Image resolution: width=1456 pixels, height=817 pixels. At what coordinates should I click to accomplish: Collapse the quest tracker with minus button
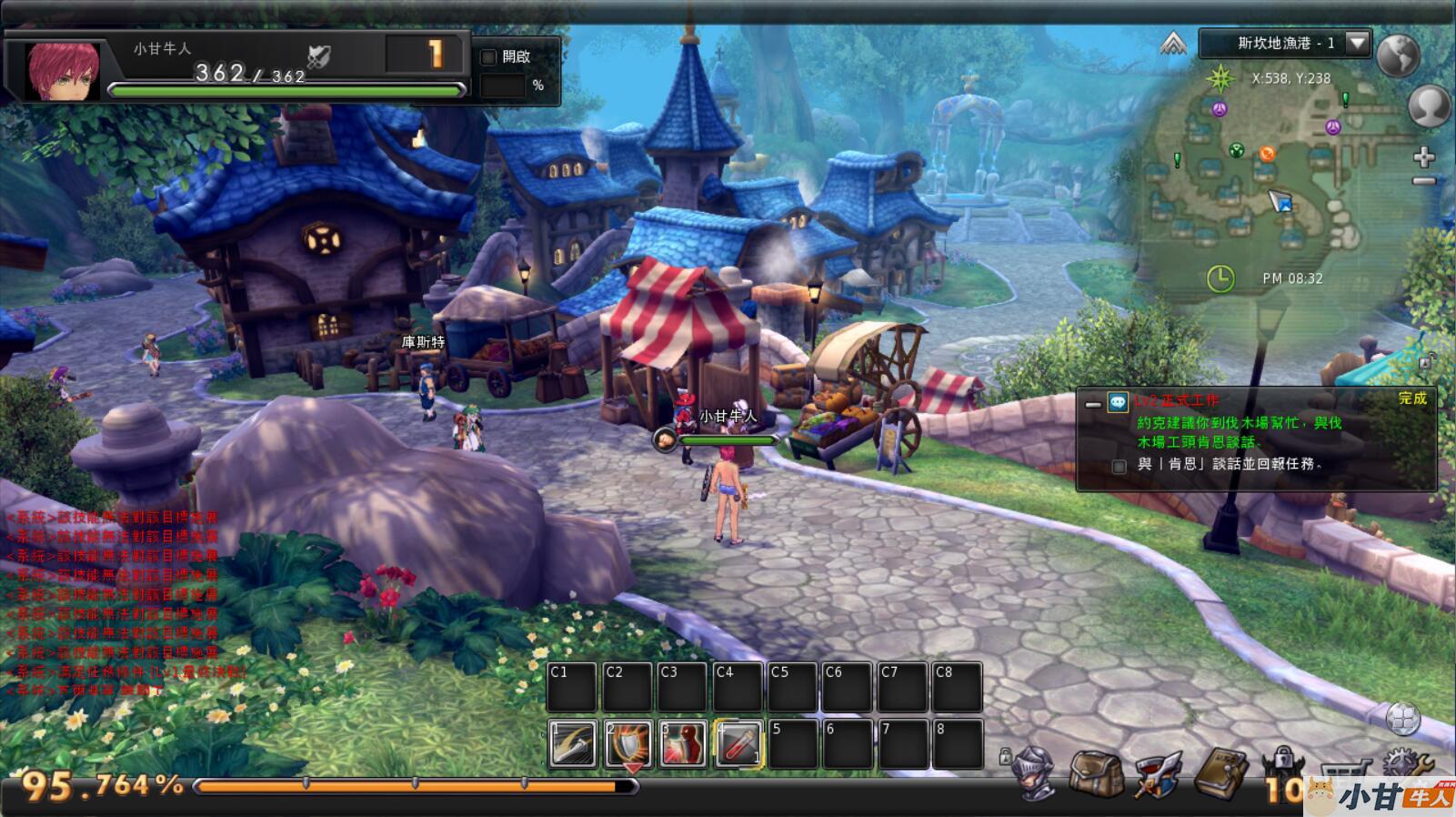pyautogui.click(x=1093, y=403)
